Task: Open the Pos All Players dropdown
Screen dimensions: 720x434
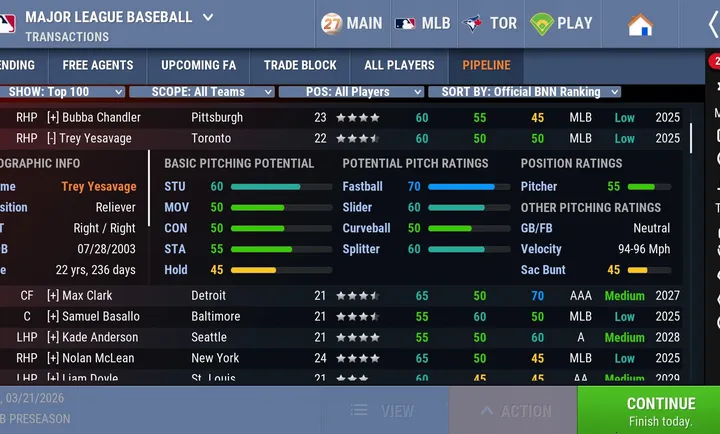Action: (x=350, y=92)
